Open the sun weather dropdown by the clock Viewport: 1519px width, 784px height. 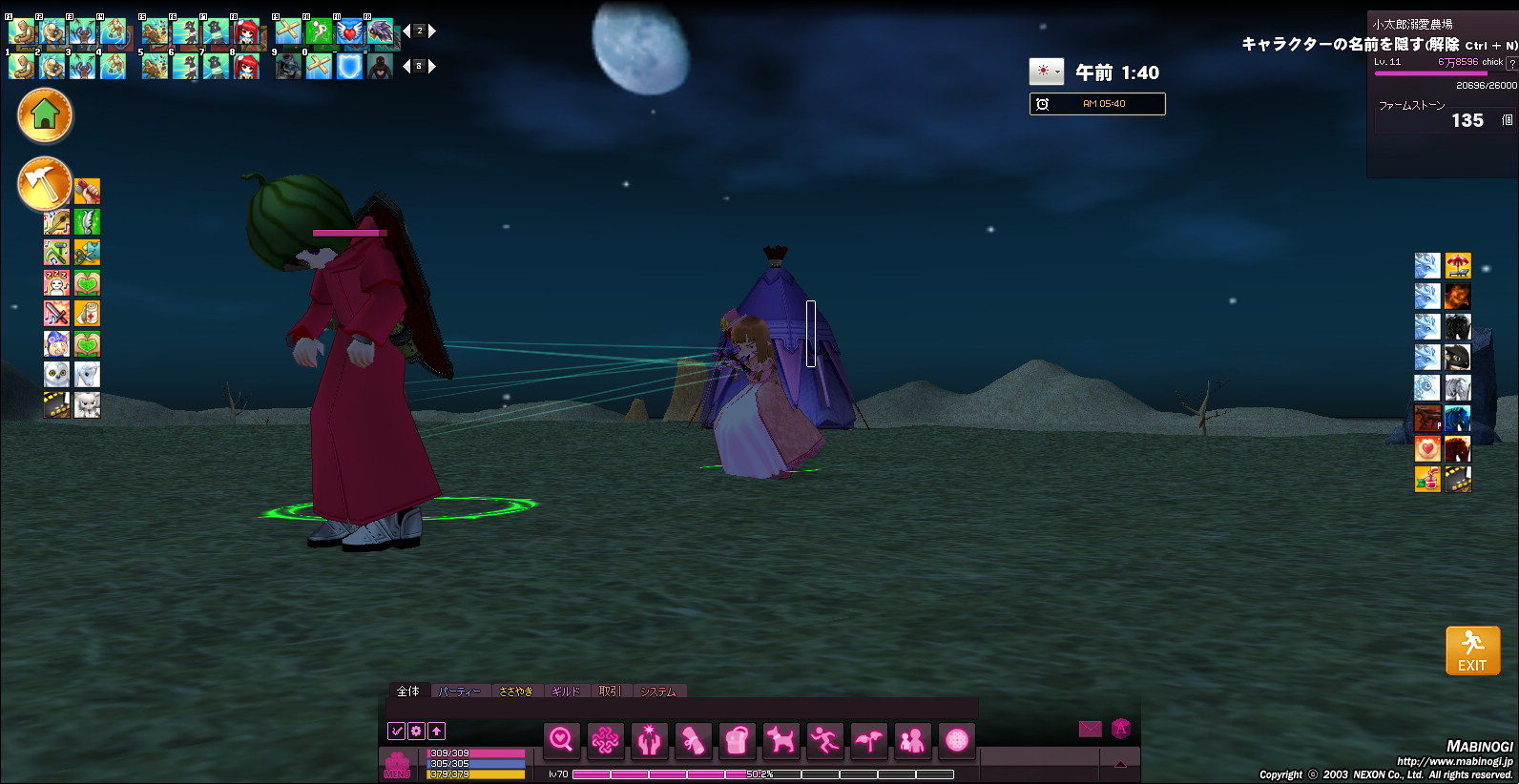pos(1047,72)
